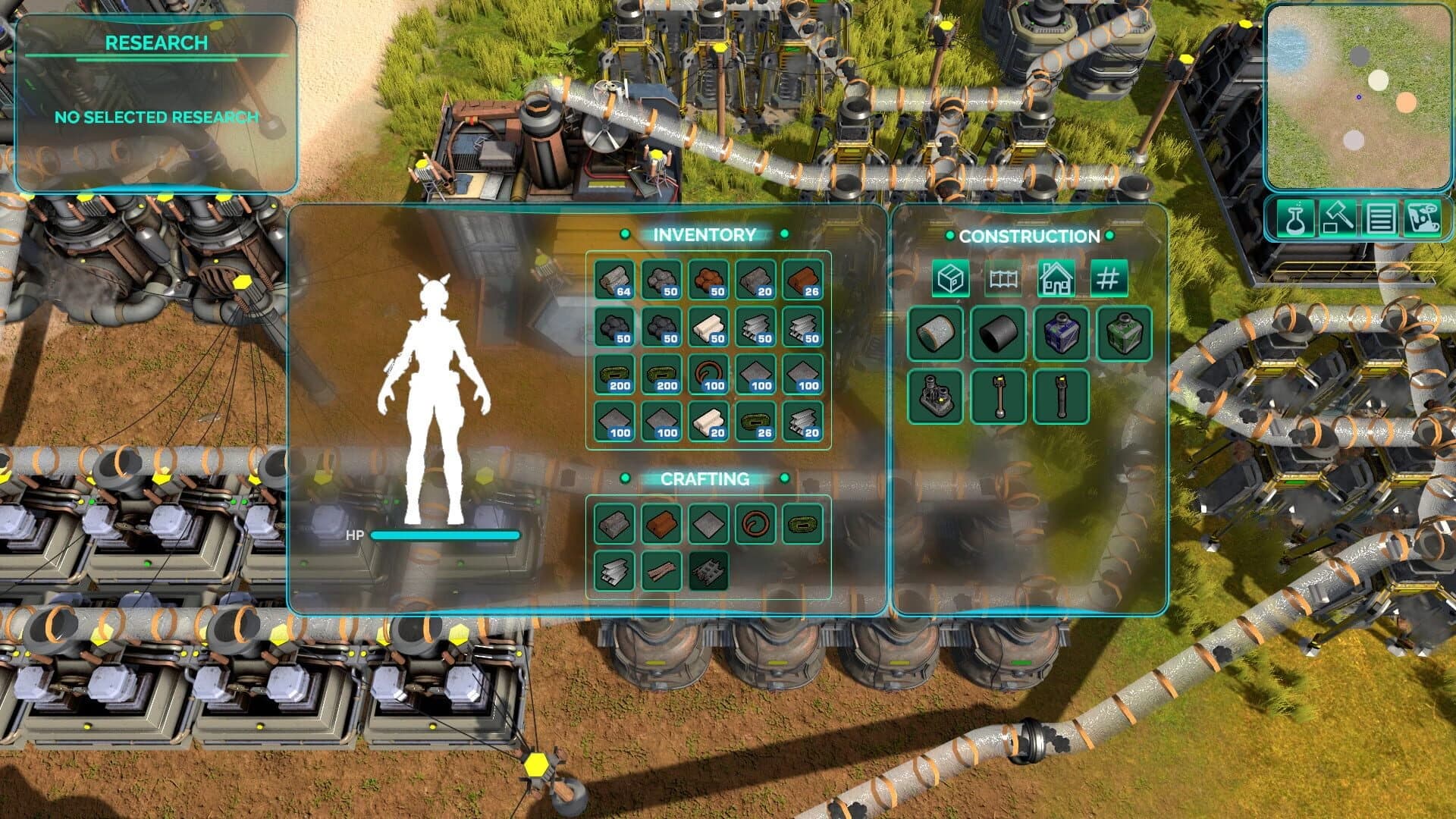The width and height of the screenshot is (1456, 819).
Task: Choose the blue tank construction item
Action: (x=1061, y=334)
